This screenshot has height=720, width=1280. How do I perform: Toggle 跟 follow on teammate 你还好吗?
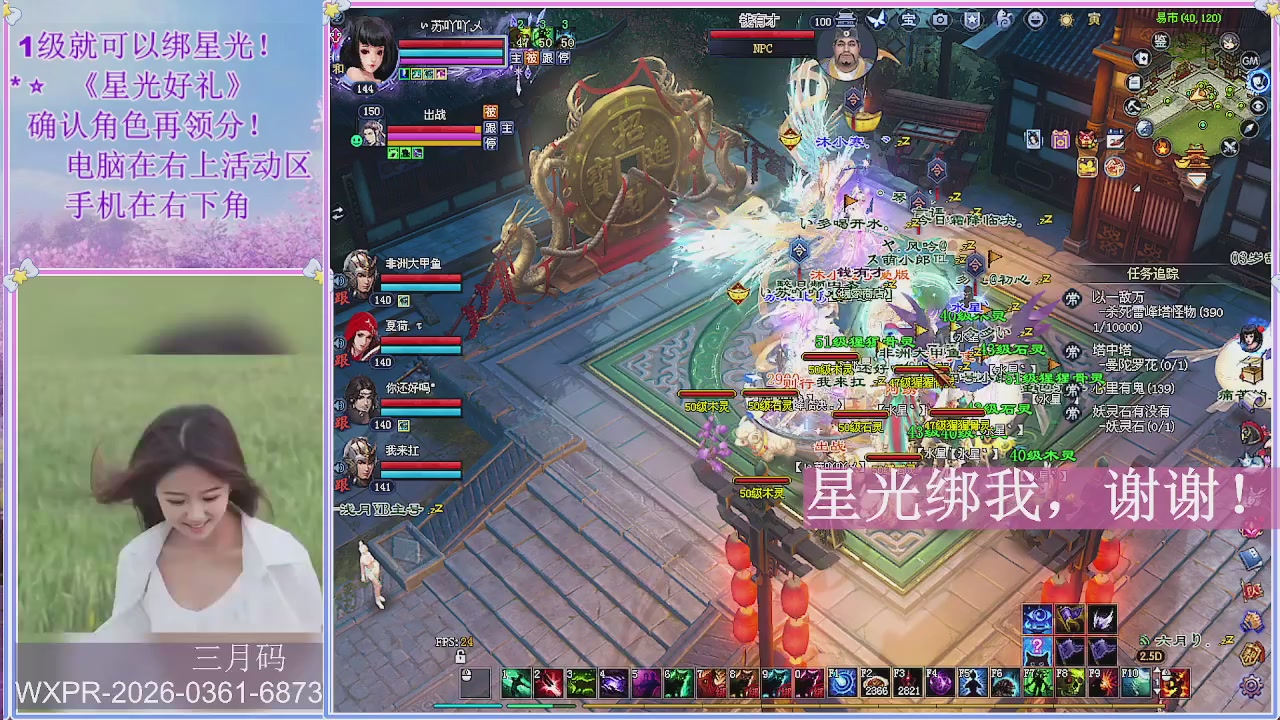341,424
